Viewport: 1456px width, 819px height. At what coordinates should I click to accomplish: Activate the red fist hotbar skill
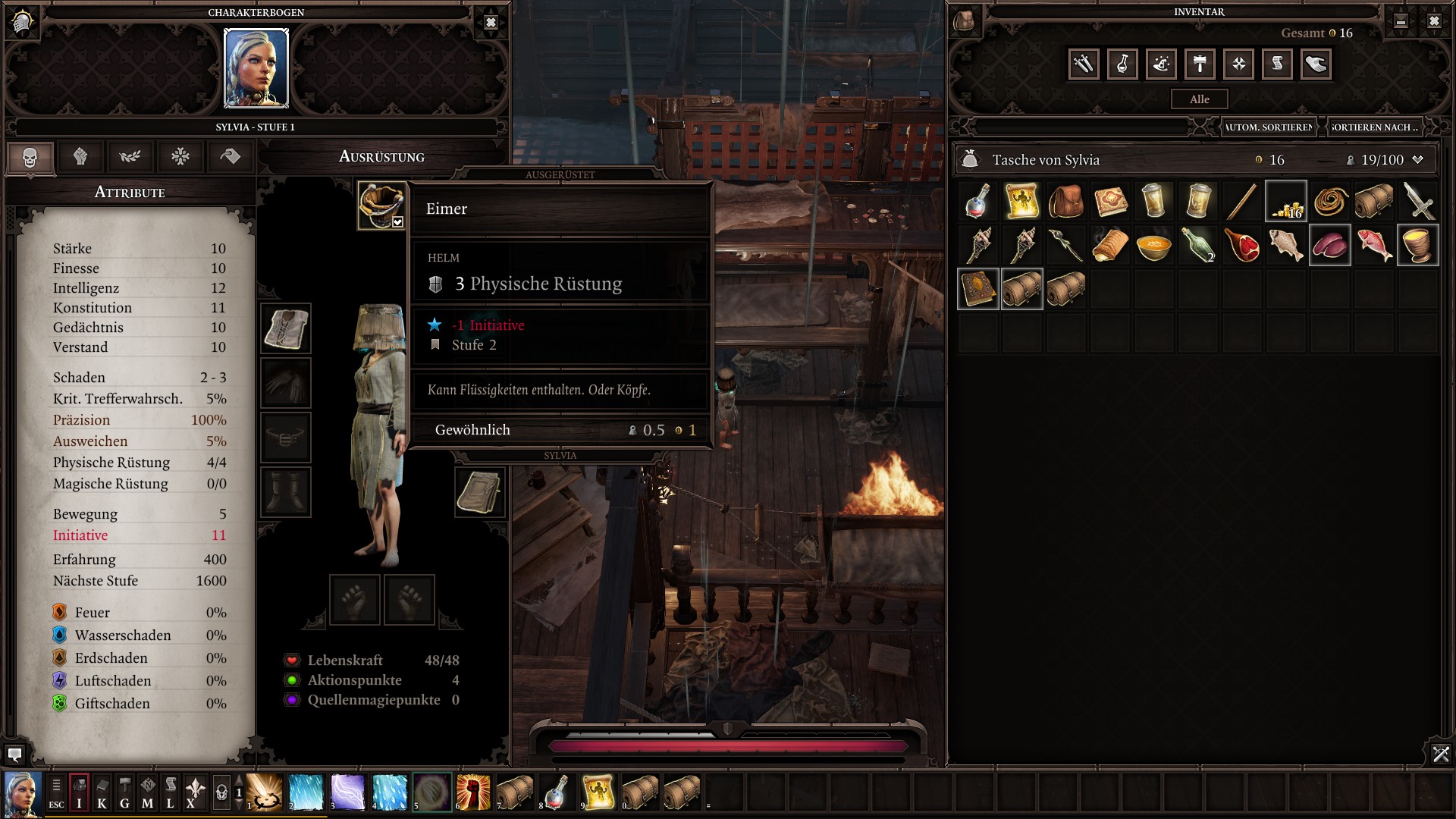[x=473, y=792]
